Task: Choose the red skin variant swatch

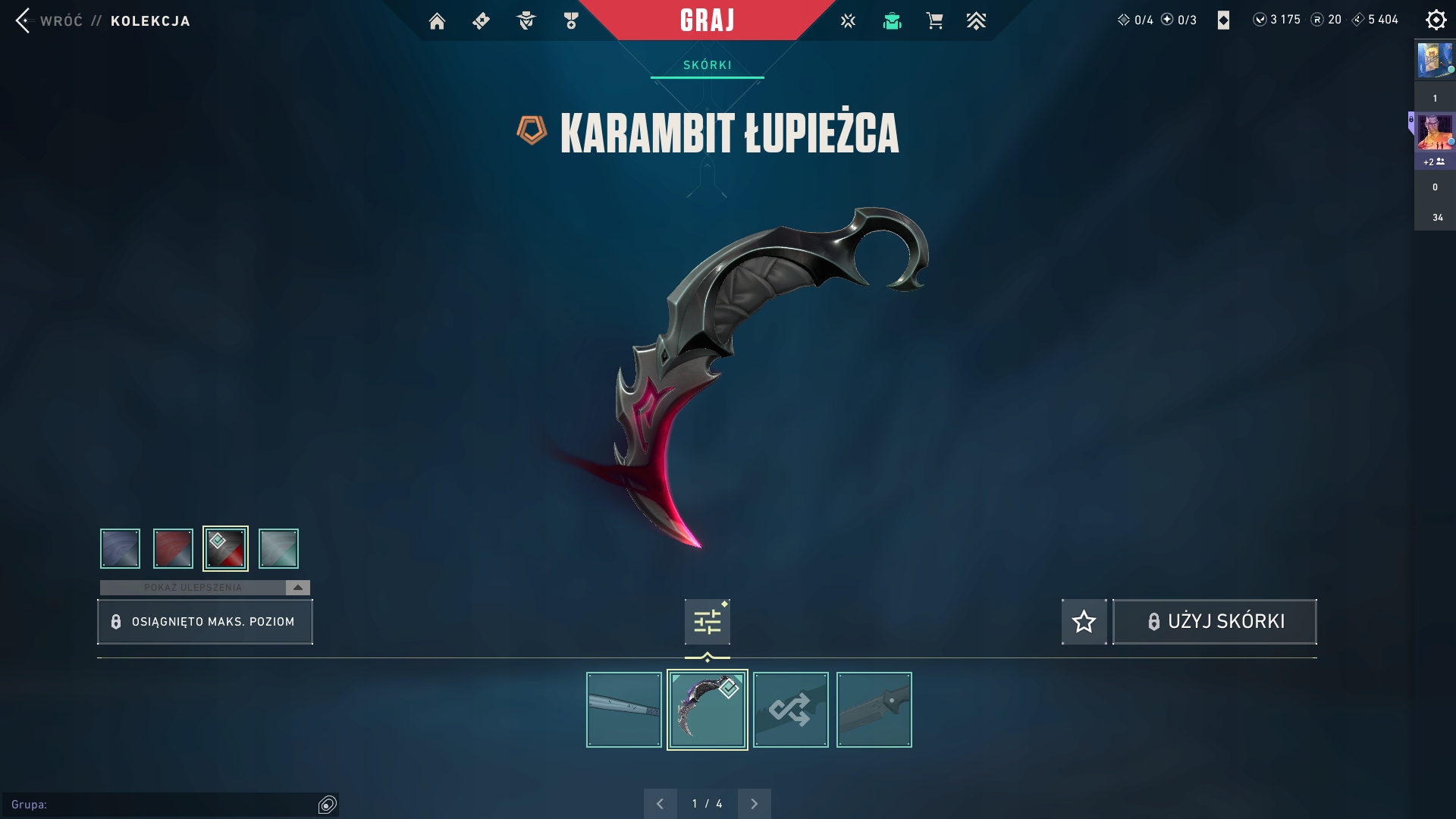Action: click(173, 548)
